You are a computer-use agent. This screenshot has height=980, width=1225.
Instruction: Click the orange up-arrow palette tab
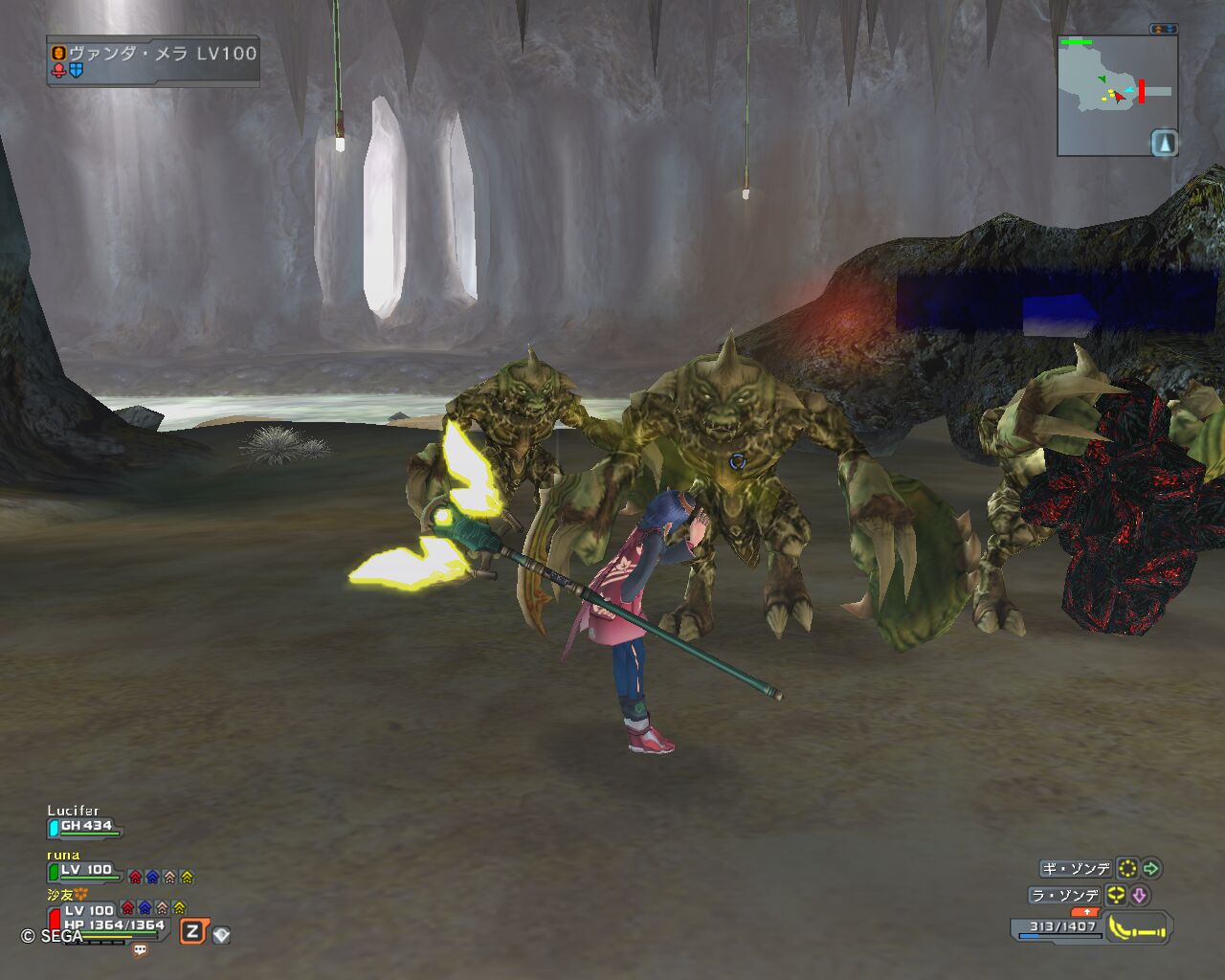tap(1086, 912)
